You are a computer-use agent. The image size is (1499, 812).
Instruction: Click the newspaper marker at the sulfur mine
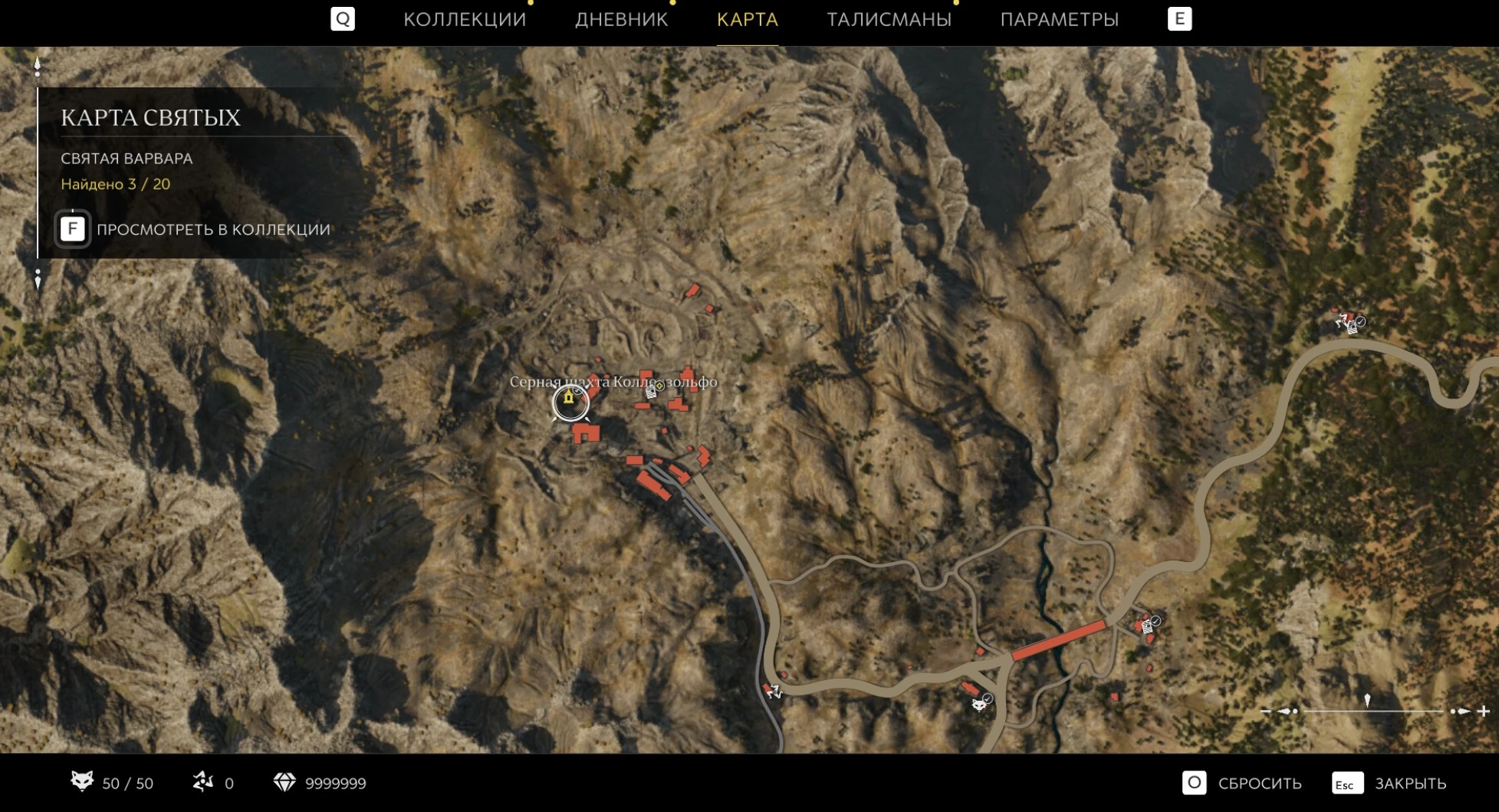(651, 392)
